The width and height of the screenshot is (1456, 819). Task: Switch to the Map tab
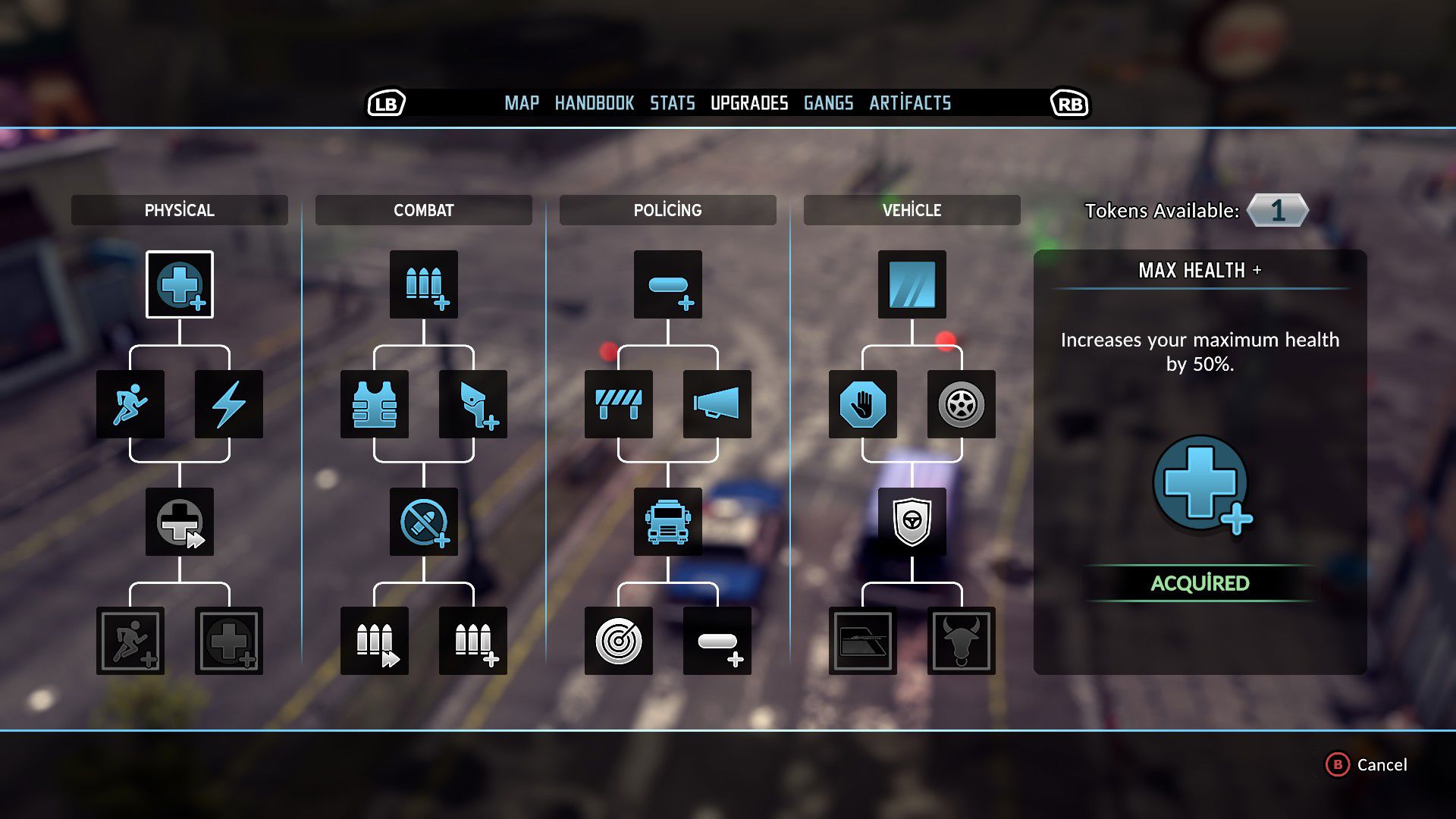(522, 103)
